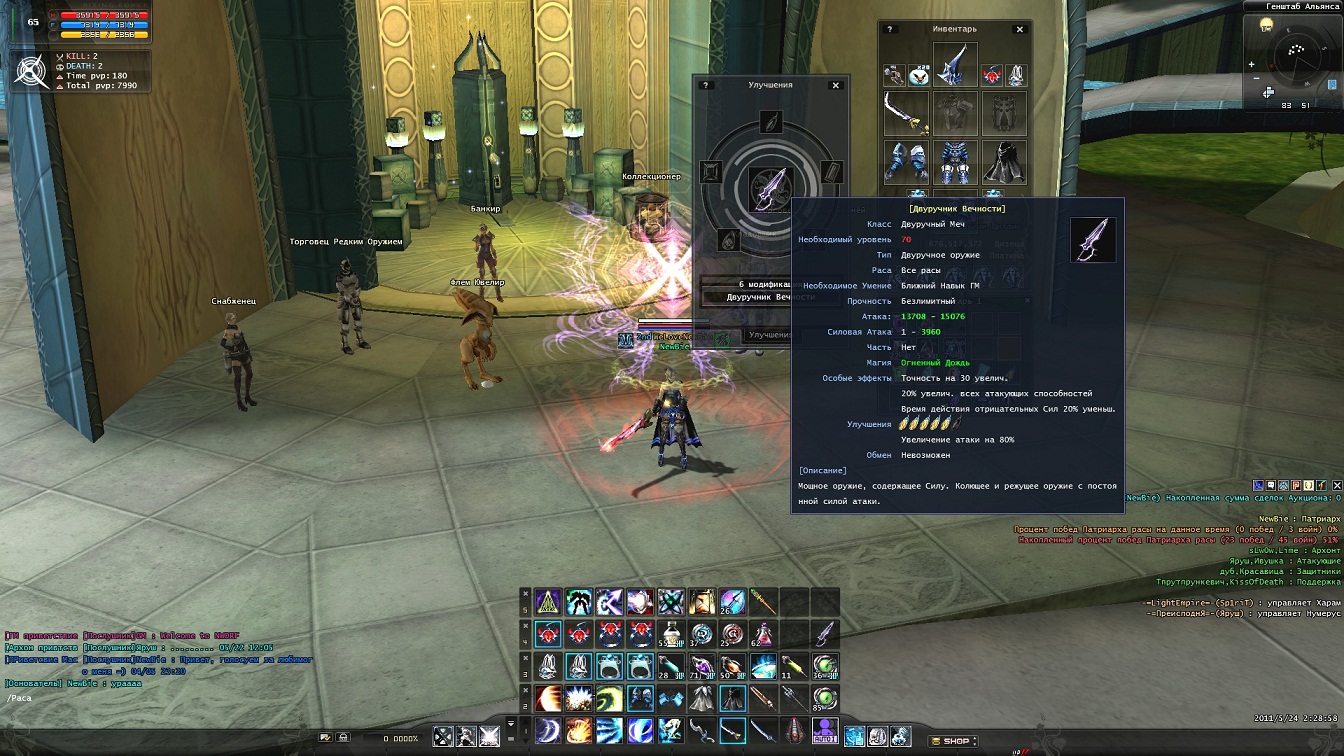Activate the AUTO hotbar icon
The image size is (1344, 756).
[825, 732]
